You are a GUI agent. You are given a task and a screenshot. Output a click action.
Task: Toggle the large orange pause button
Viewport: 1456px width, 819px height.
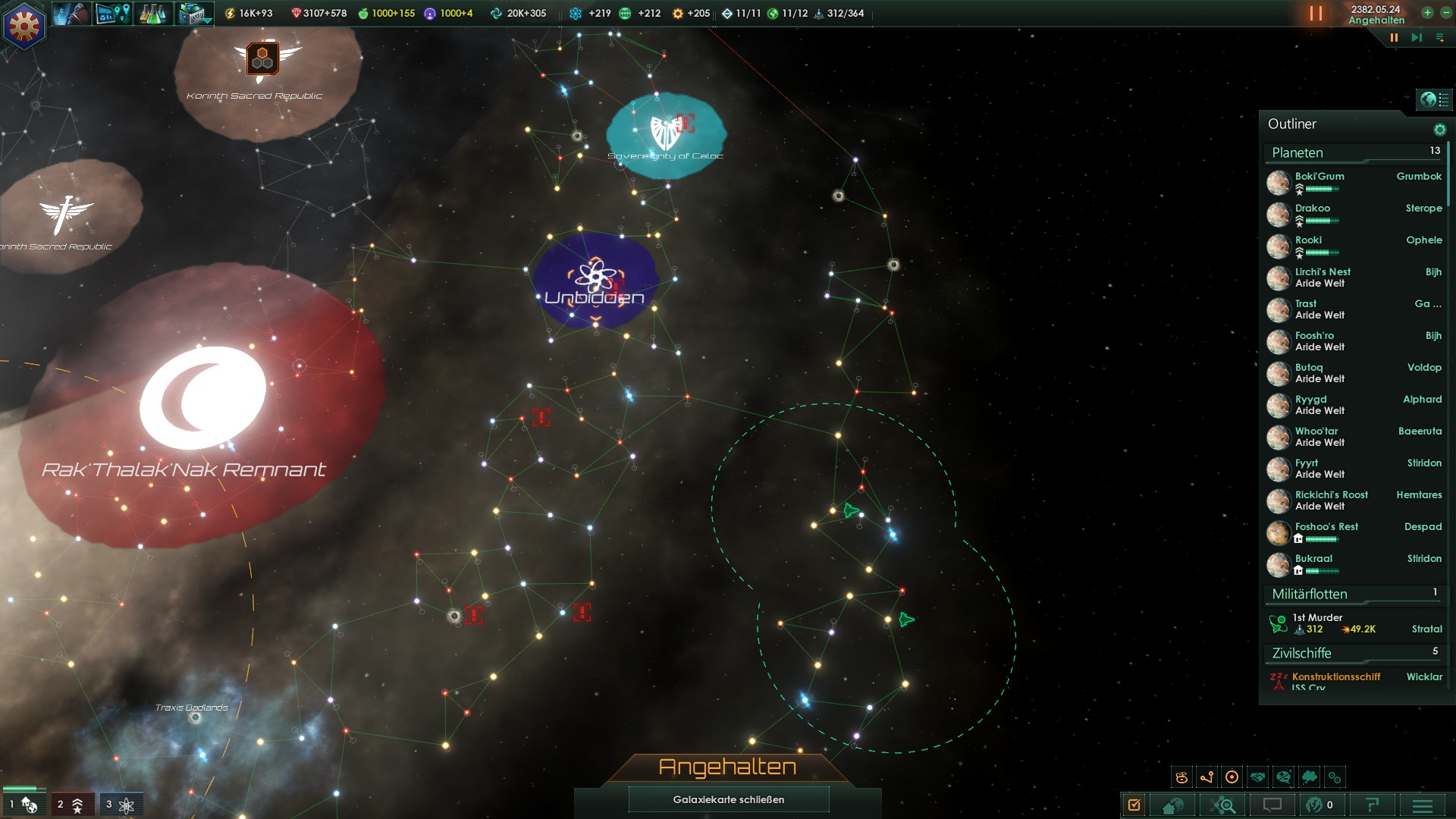[1316, 14]
